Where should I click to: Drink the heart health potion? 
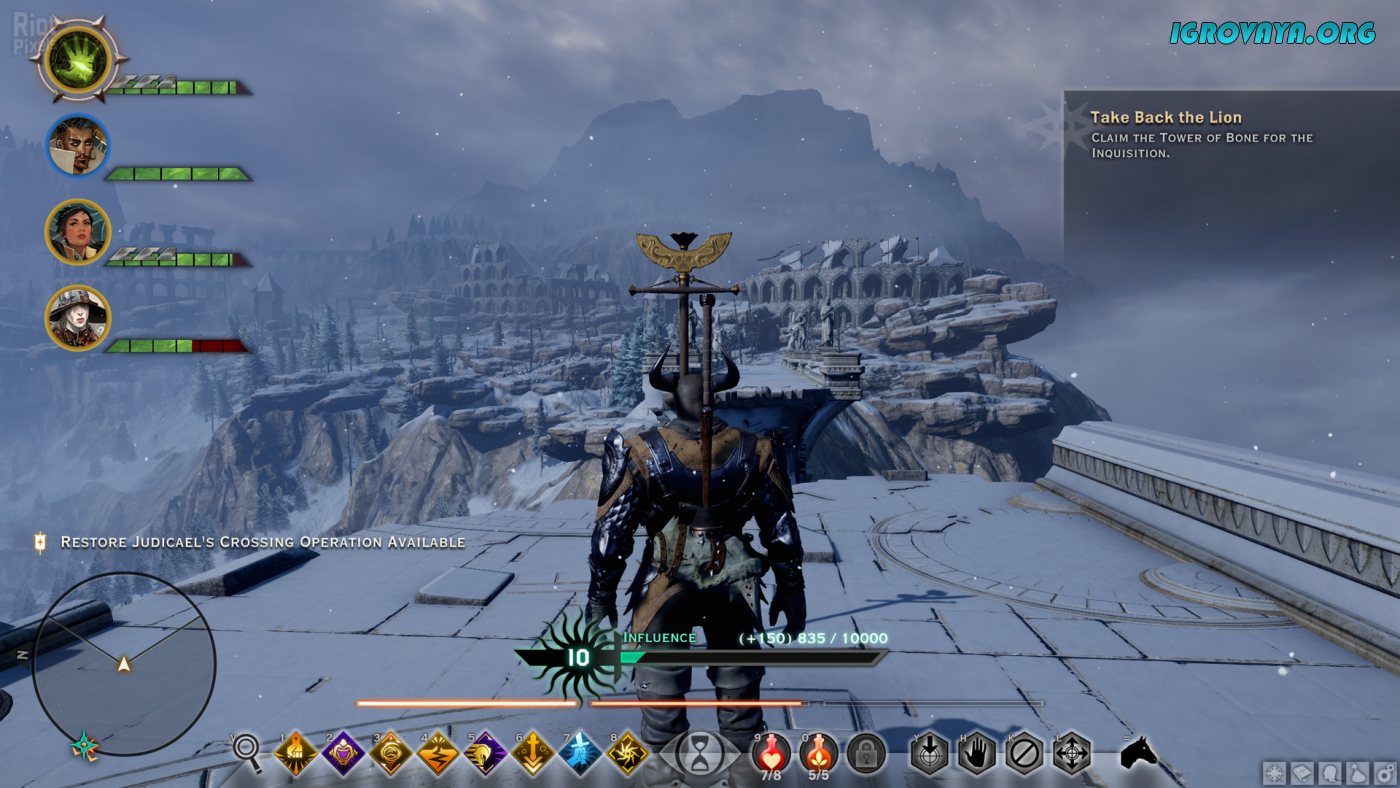(x=771, y=751)
